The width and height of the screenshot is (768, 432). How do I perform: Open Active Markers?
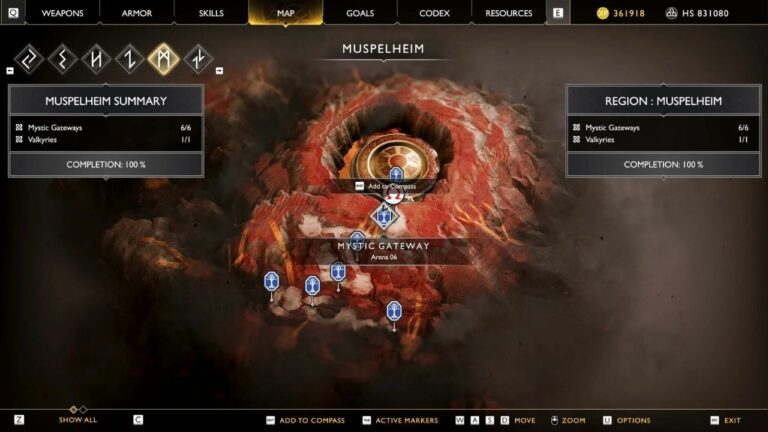(x=406, y=420)
